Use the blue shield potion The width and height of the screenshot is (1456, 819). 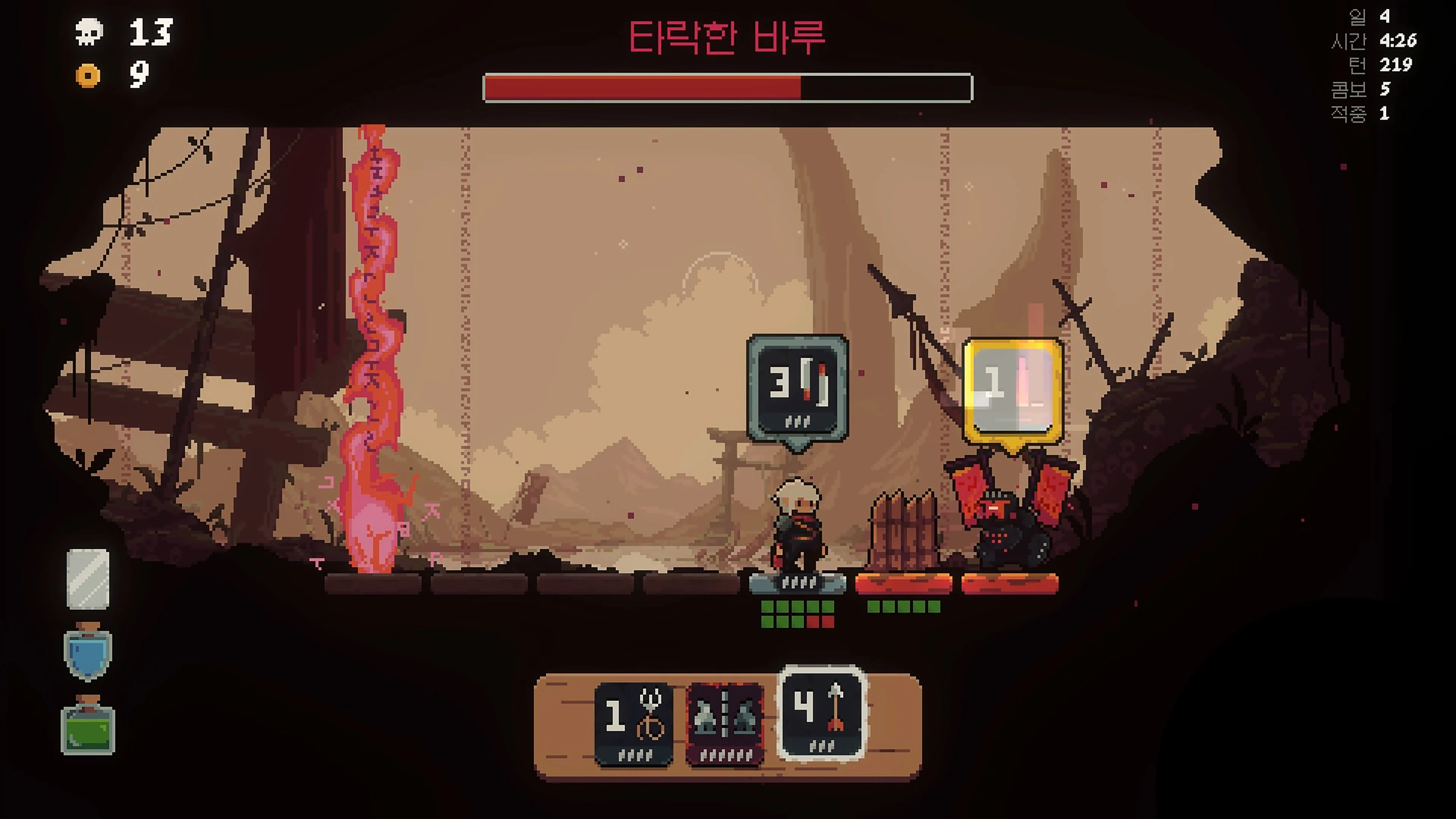click(x=91, y=652)
